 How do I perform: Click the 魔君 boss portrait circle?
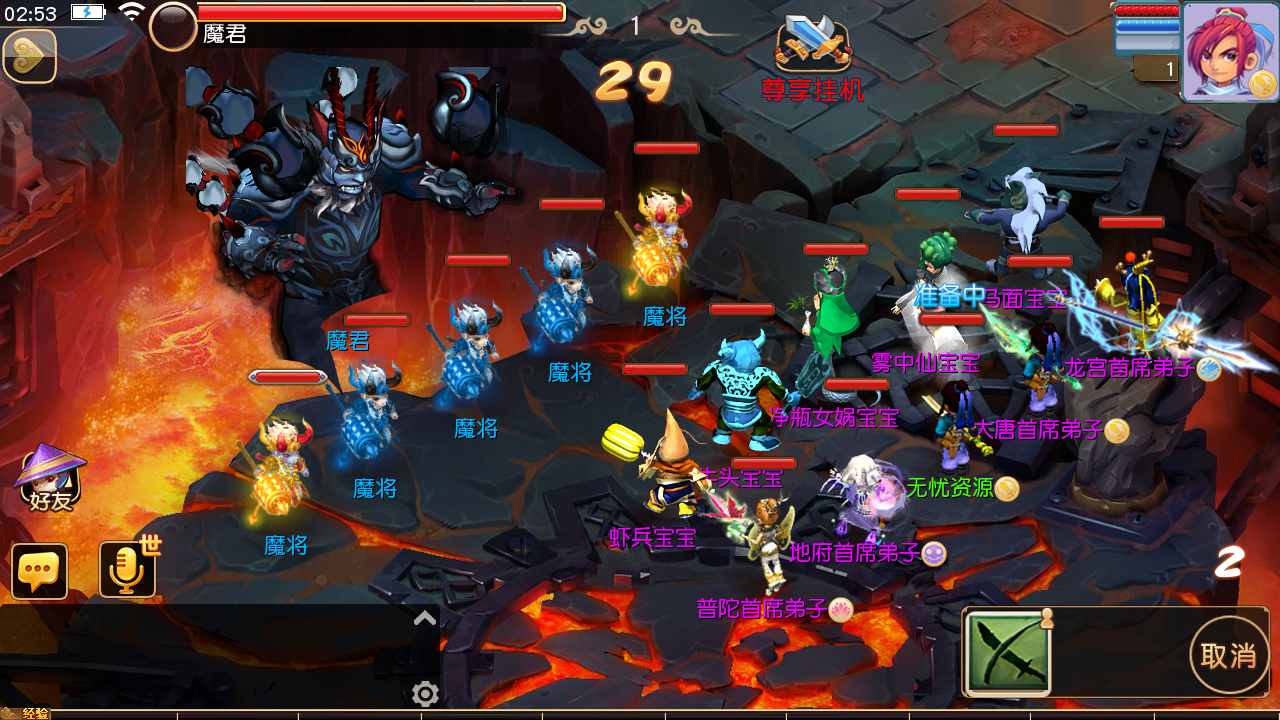pyautogui.click(x=173, y=26)
